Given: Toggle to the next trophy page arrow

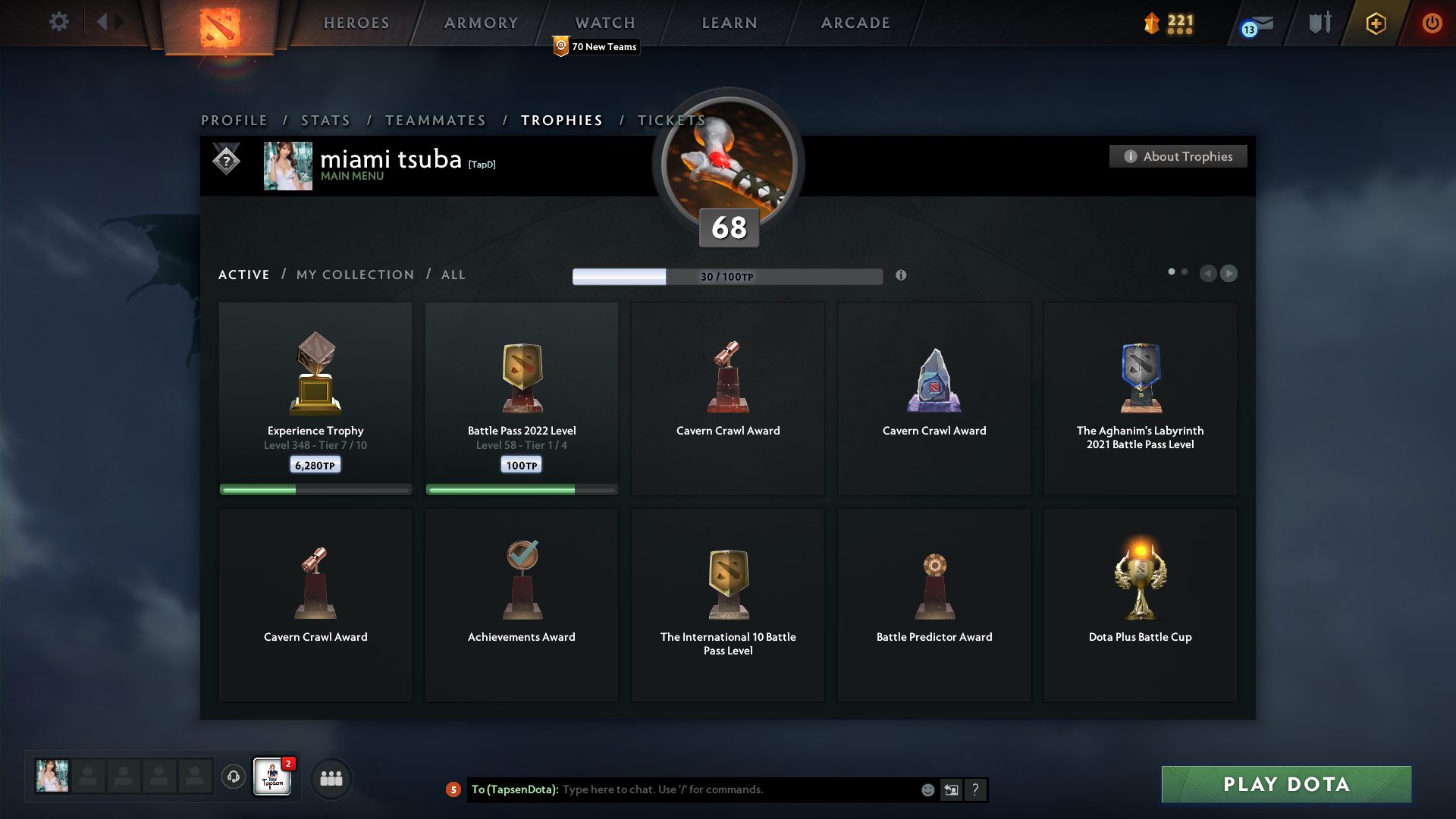Looking at the screenshot, I should (x=1229, y=274).
